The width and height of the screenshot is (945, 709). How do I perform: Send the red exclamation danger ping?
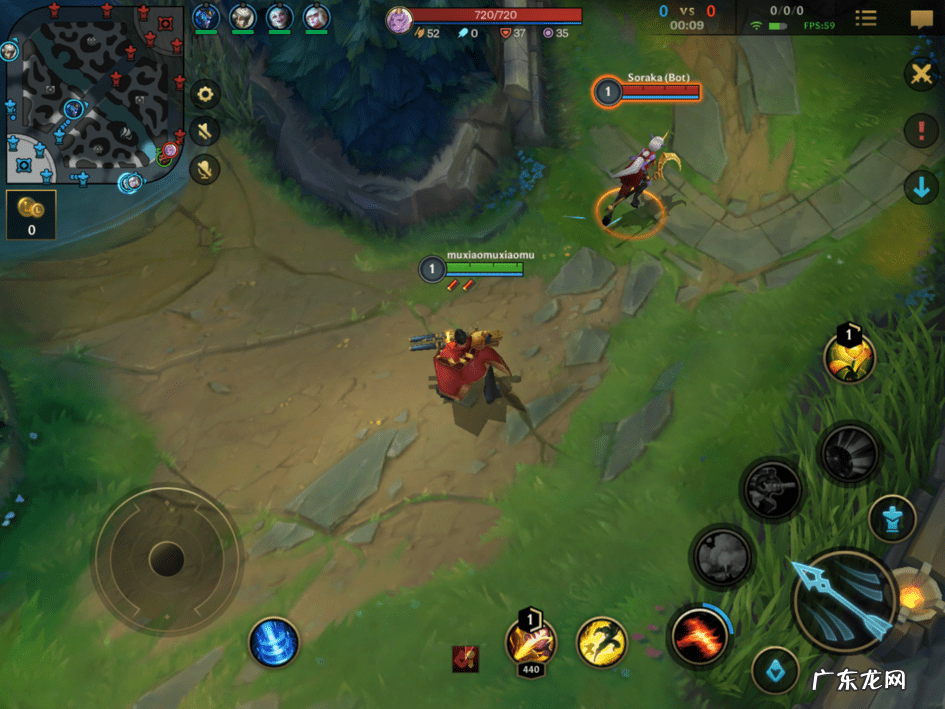(x=920, y=130)
